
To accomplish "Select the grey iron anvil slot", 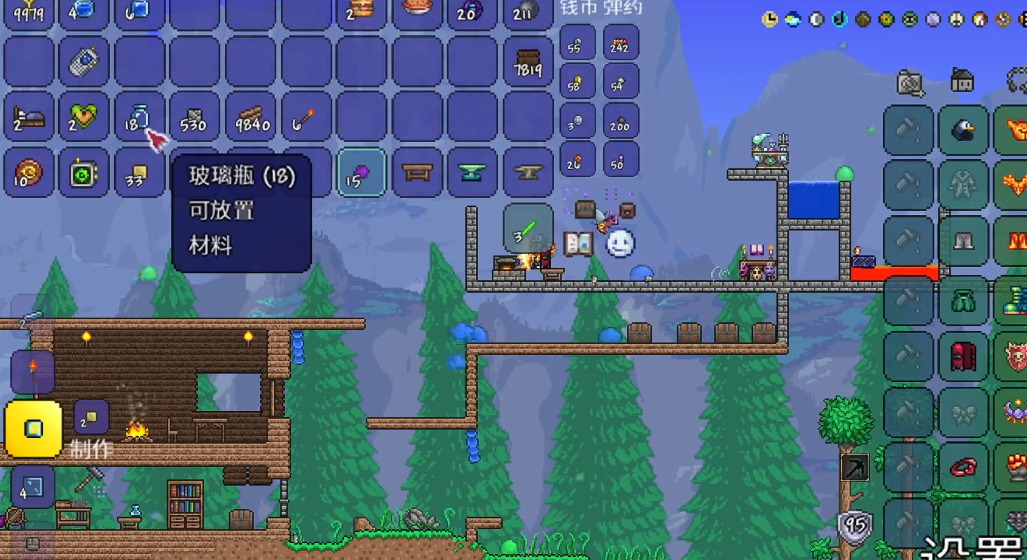I will [x=527, y=172].
